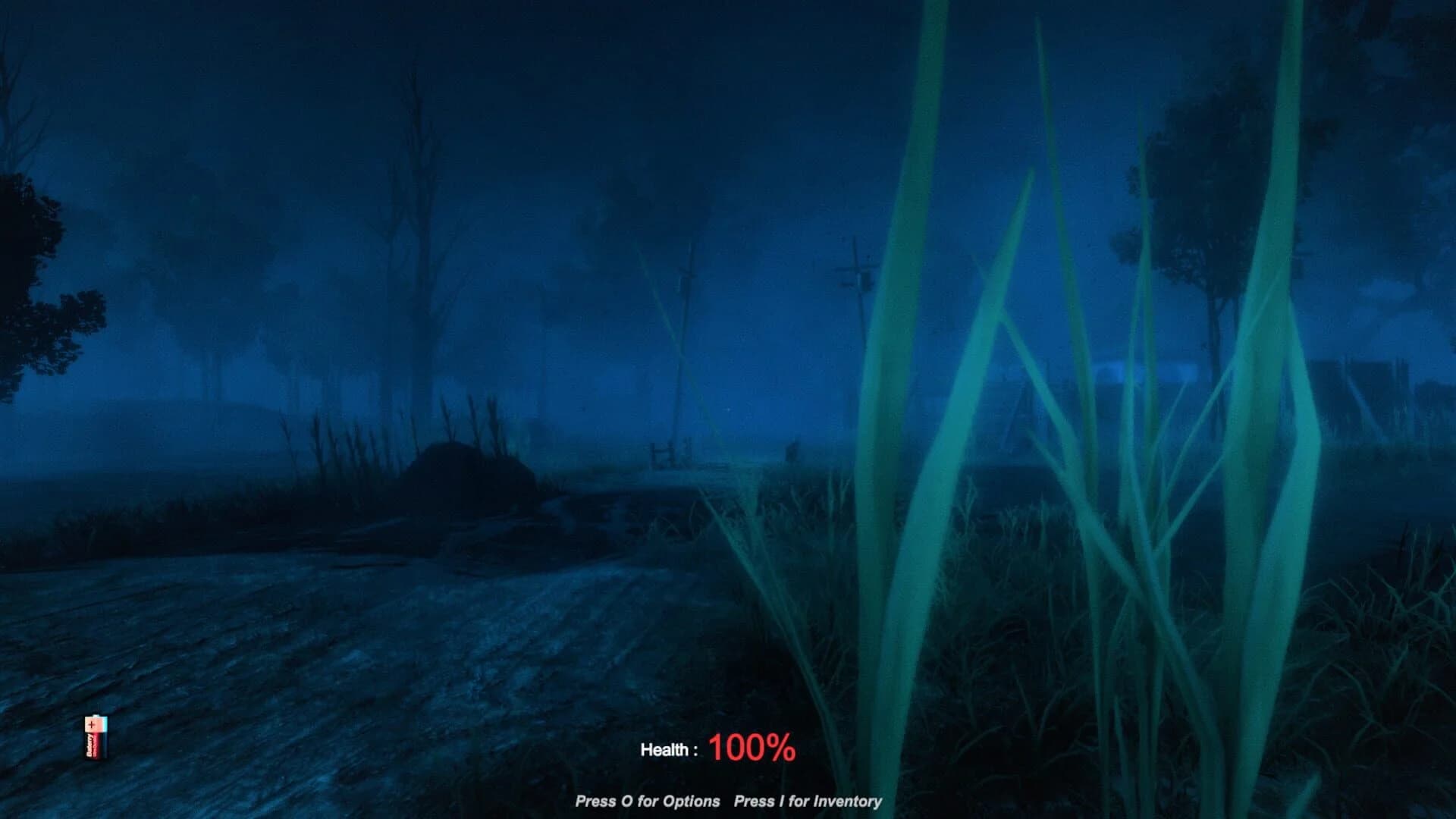The image size is (1456, 819).
Task: Click the battery's red lower half
Action: coord(93,747)
